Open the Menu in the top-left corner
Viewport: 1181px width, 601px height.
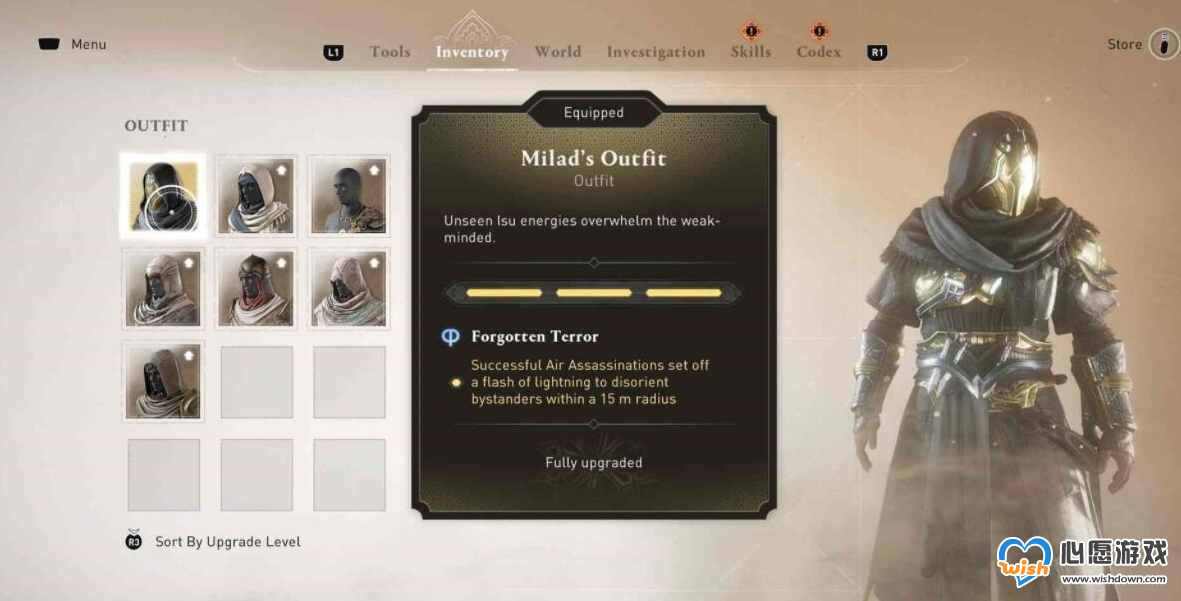pos(73,44)
